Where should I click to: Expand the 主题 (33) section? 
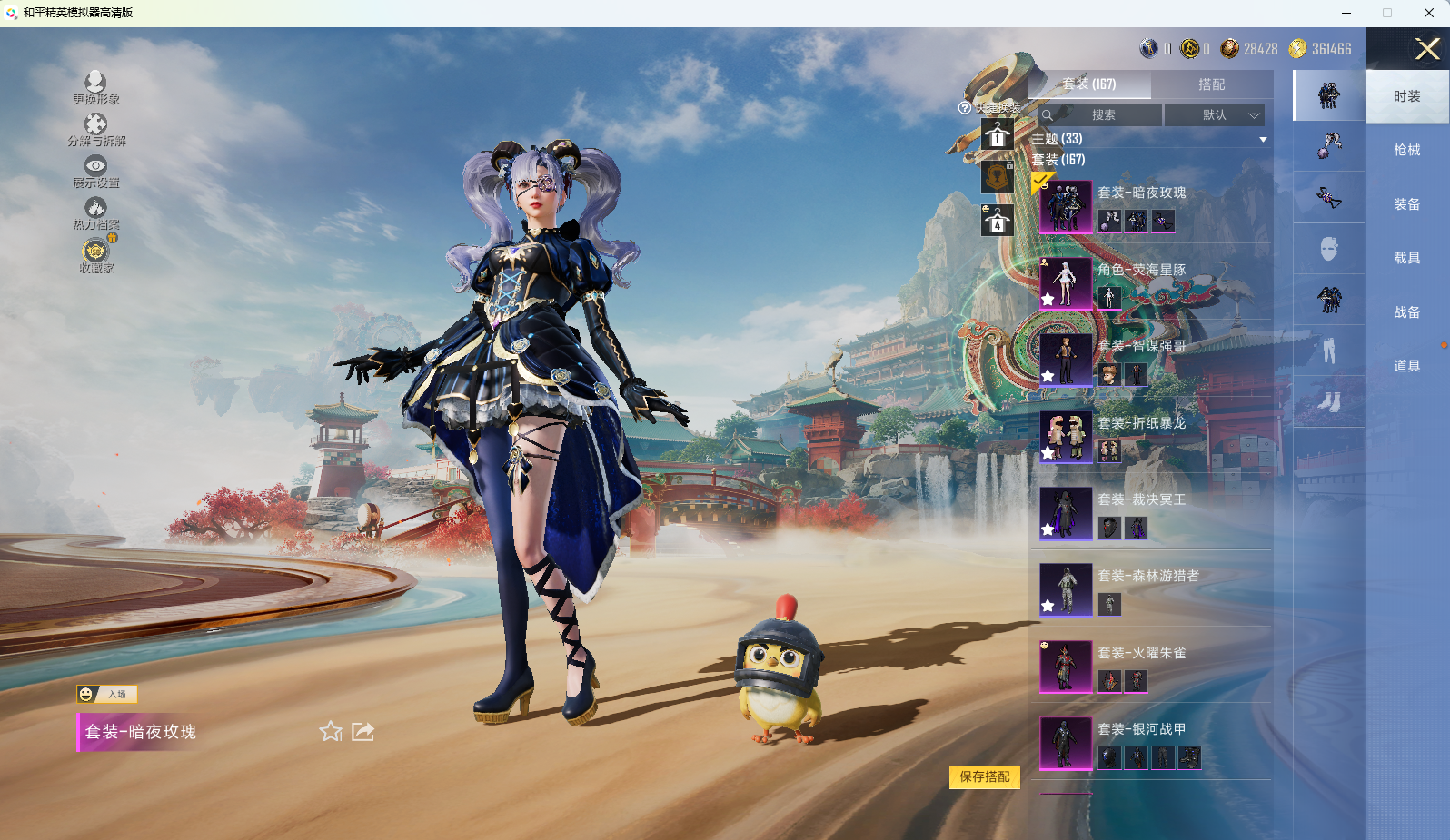(x=1262, y=139)
